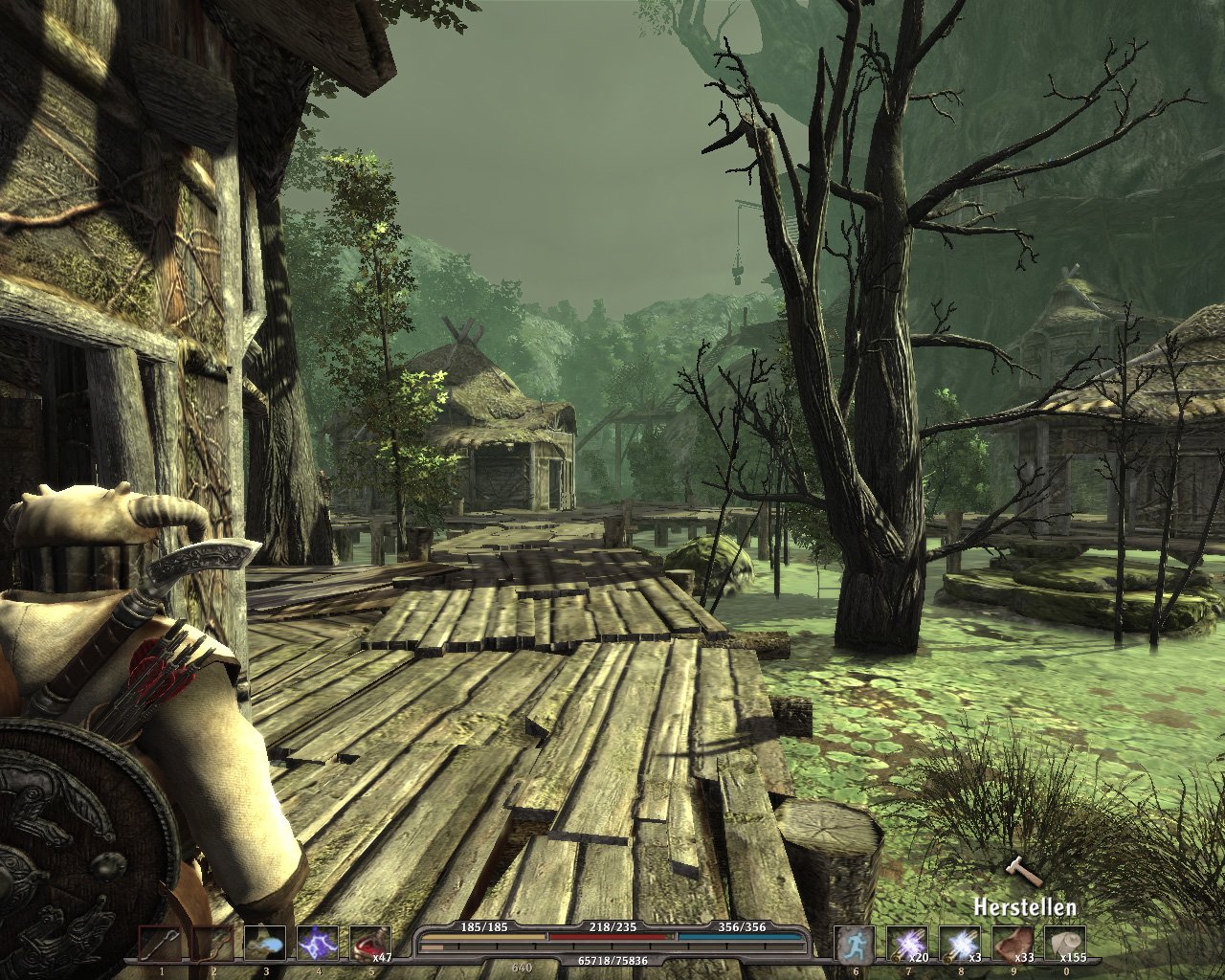This screenshot has height=980, width=1225.
Task: Use the purple spell scroll stack
Action: click(x=907, y=944)
